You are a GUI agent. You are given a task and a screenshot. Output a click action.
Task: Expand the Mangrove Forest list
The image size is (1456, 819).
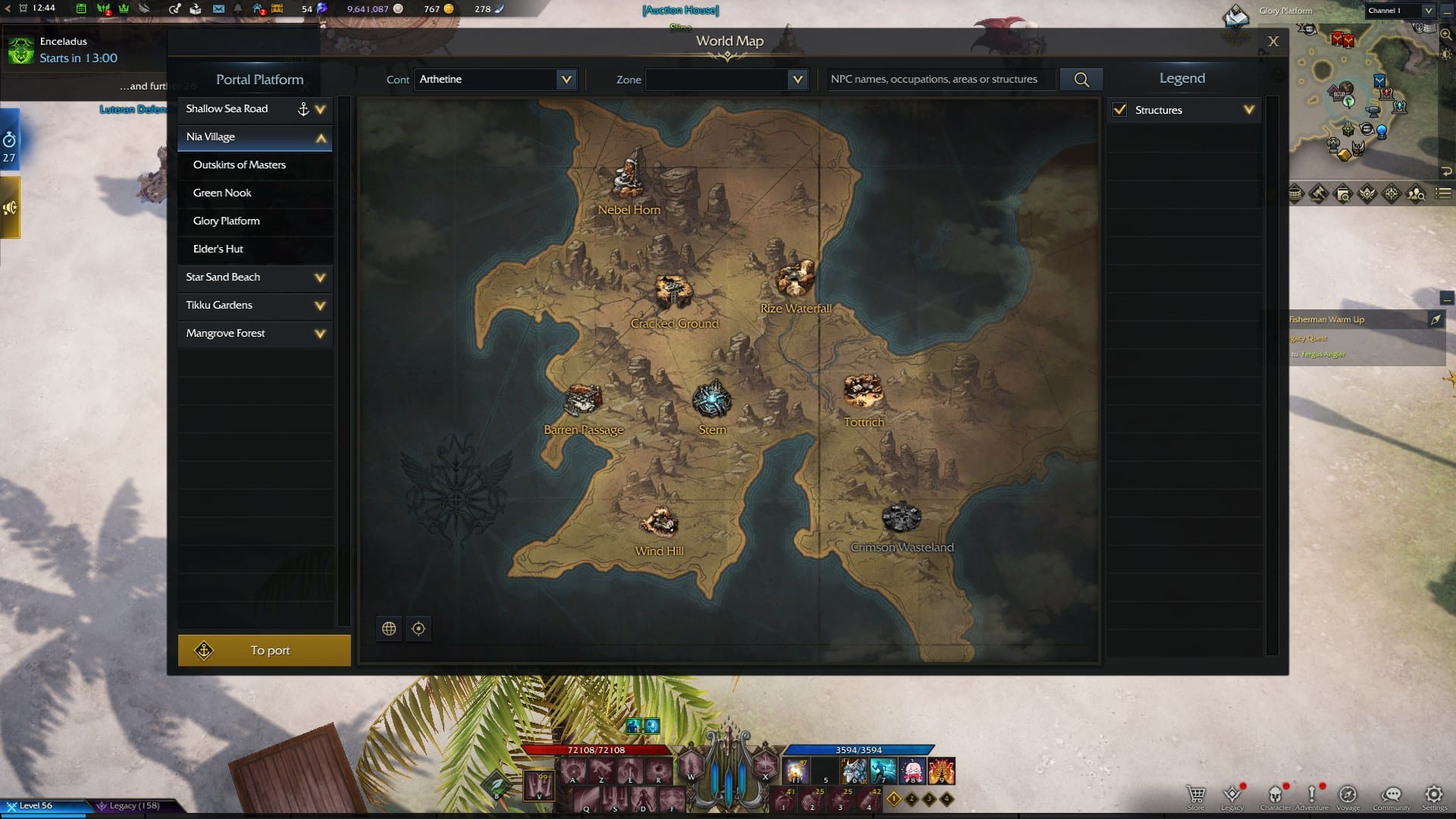tap(320, 334)
